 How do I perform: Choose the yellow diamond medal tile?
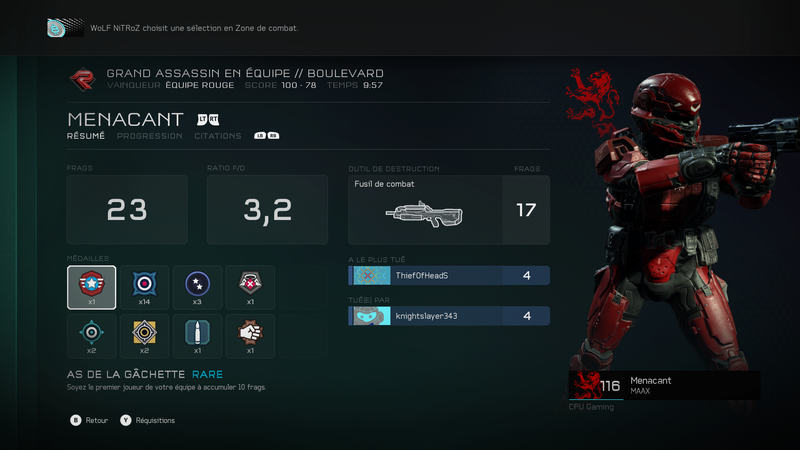tap(144, 336)
